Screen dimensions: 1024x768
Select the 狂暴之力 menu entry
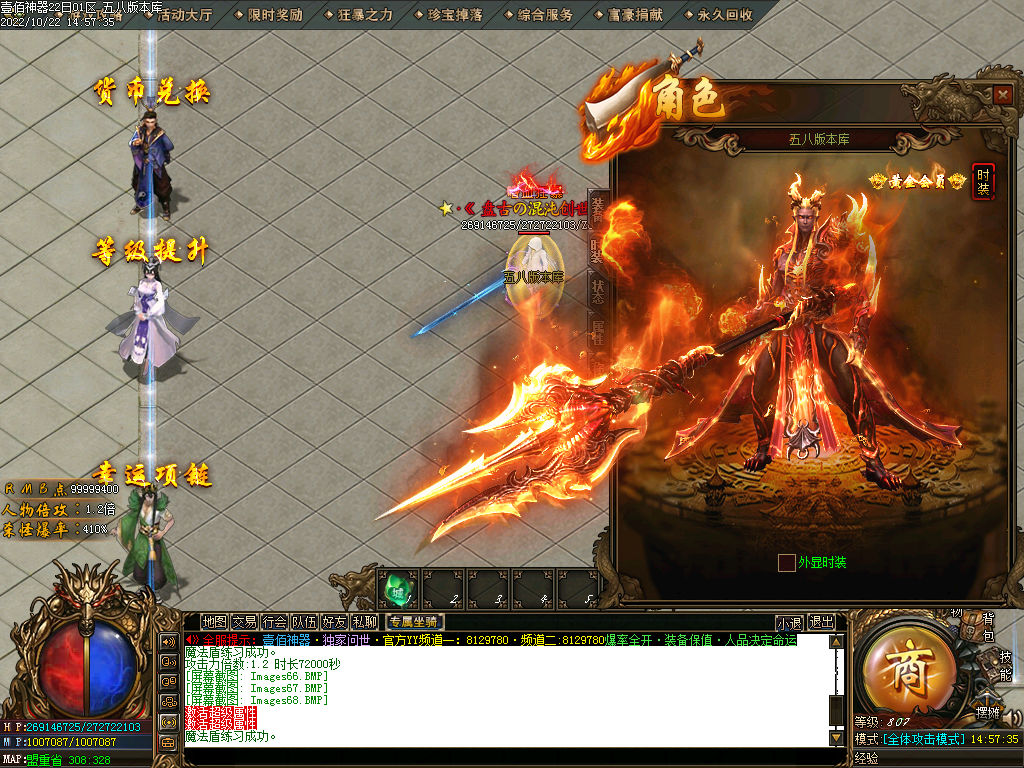click(x=365, y=15)
